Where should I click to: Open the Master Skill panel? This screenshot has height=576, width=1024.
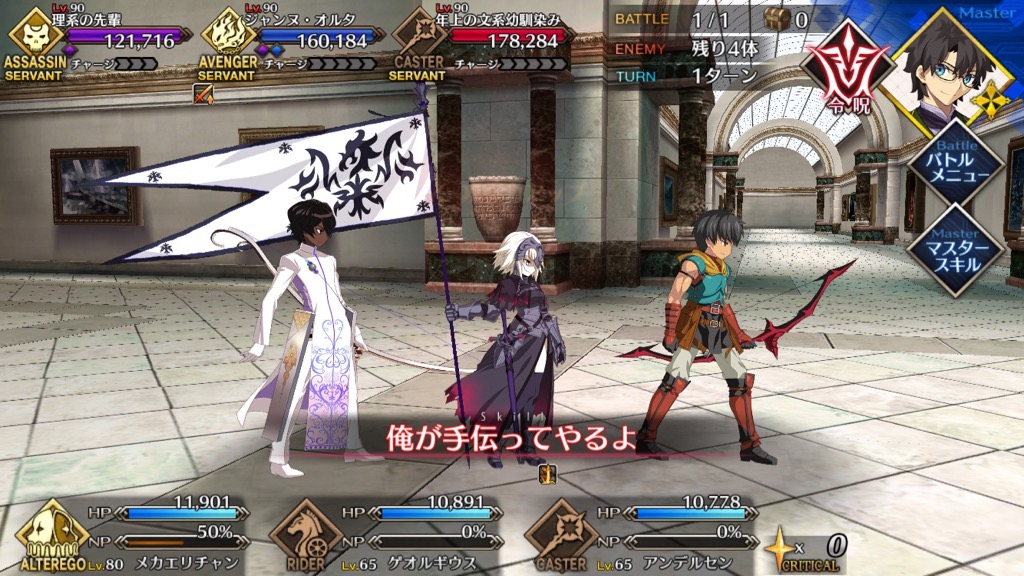[x=955, y=250]
